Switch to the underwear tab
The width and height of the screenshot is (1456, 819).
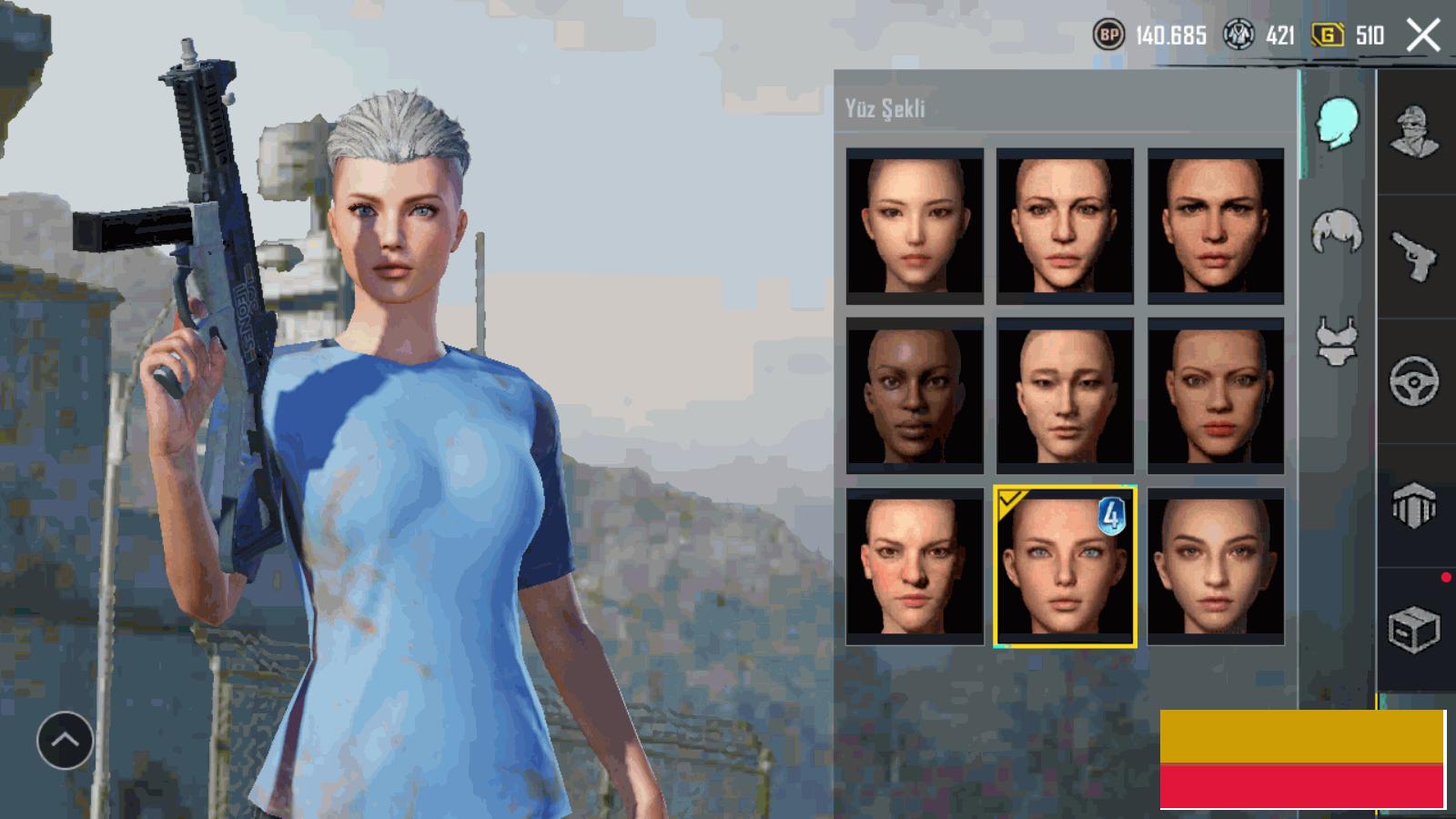pos(1336,341)
